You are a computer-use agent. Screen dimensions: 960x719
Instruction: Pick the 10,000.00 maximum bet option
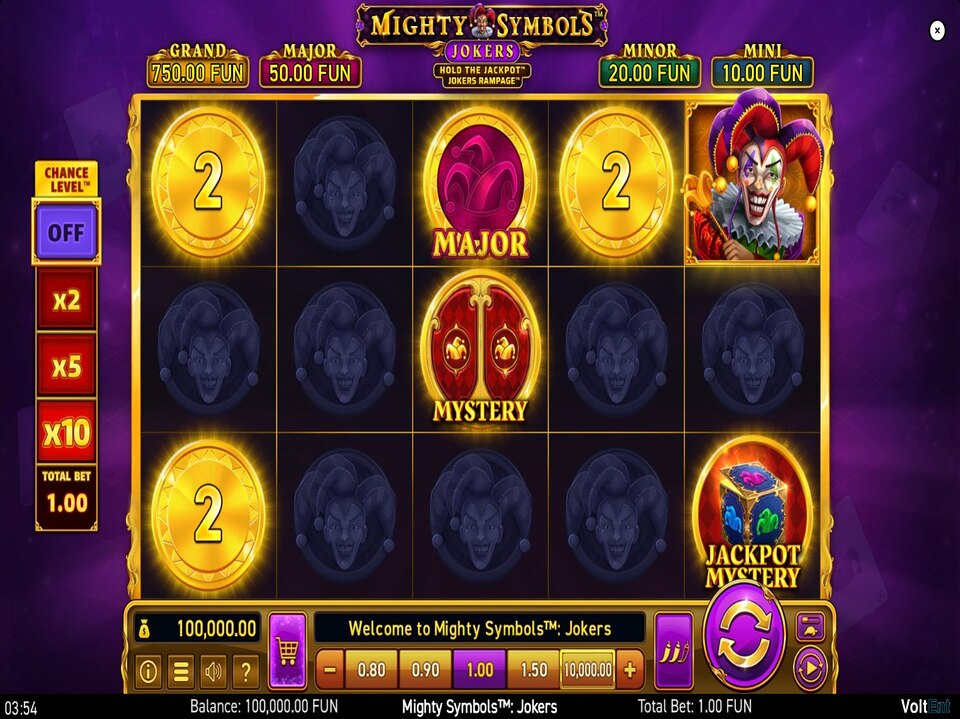click(x=588, y=669)
